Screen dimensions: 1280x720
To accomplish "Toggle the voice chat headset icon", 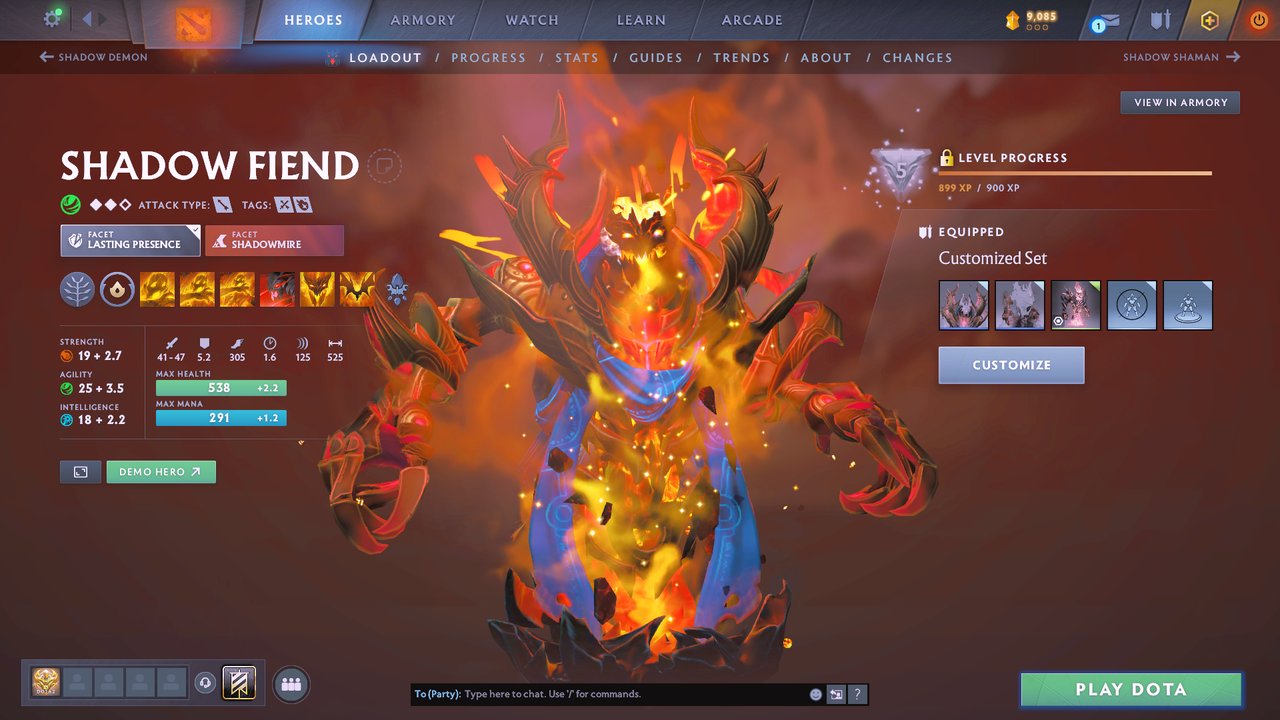I will 208,683.
